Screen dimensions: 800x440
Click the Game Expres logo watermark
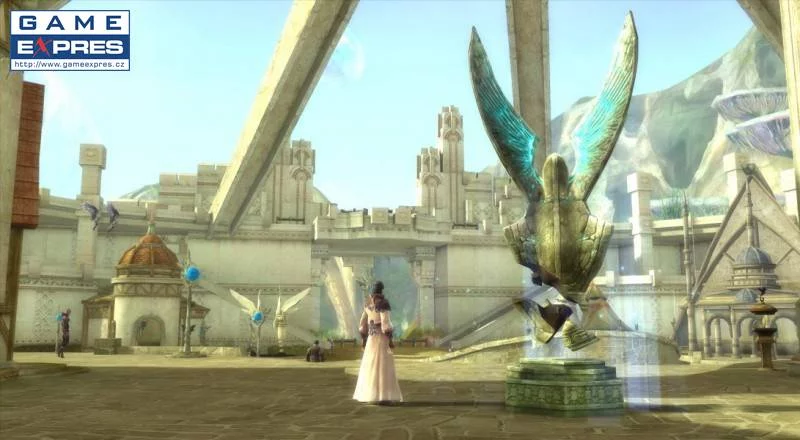click(70, 40)
